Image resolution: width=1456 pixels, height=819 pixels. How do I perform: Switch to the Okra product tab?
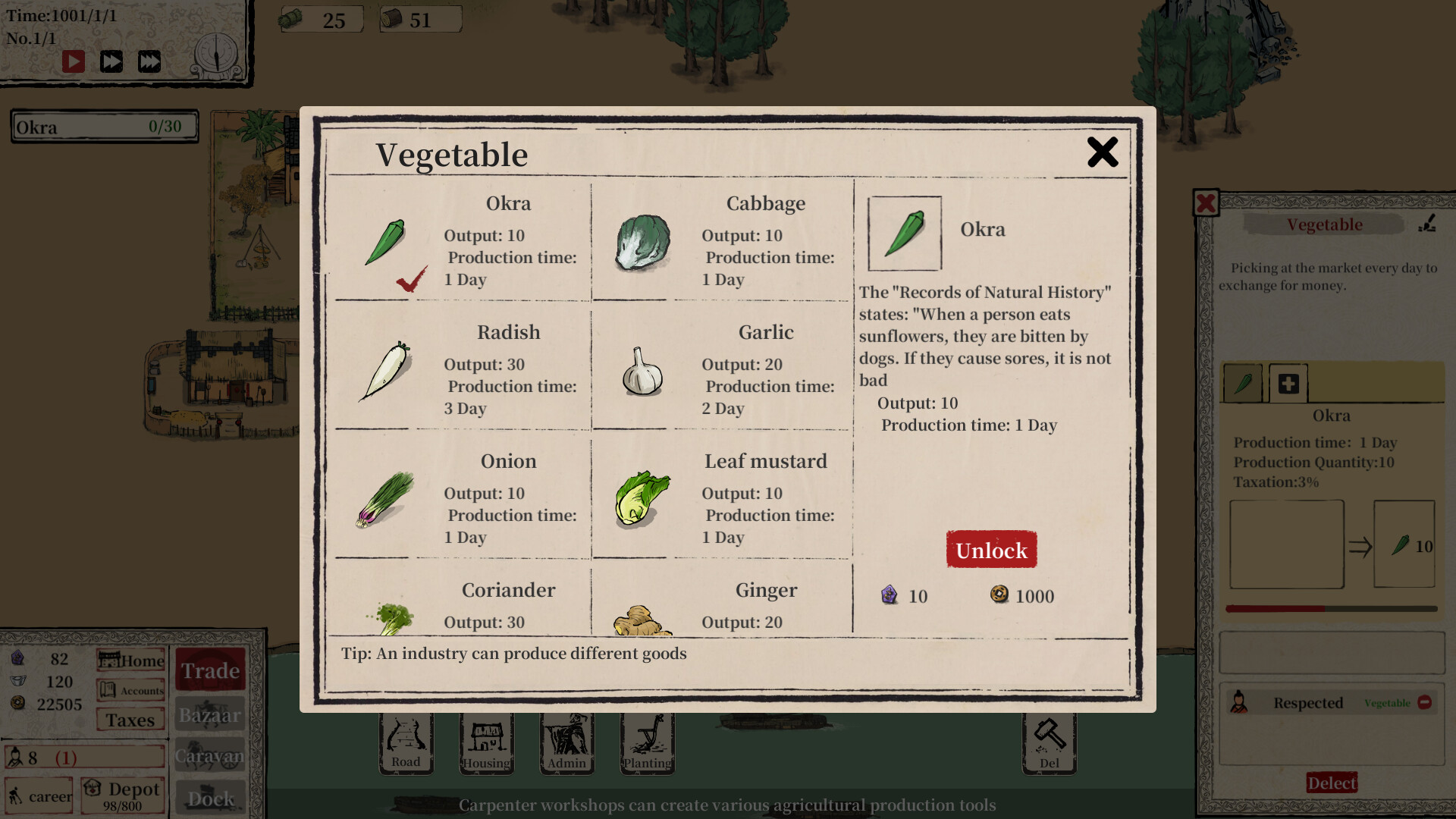pyautogui.click(x=1243, y=383)
